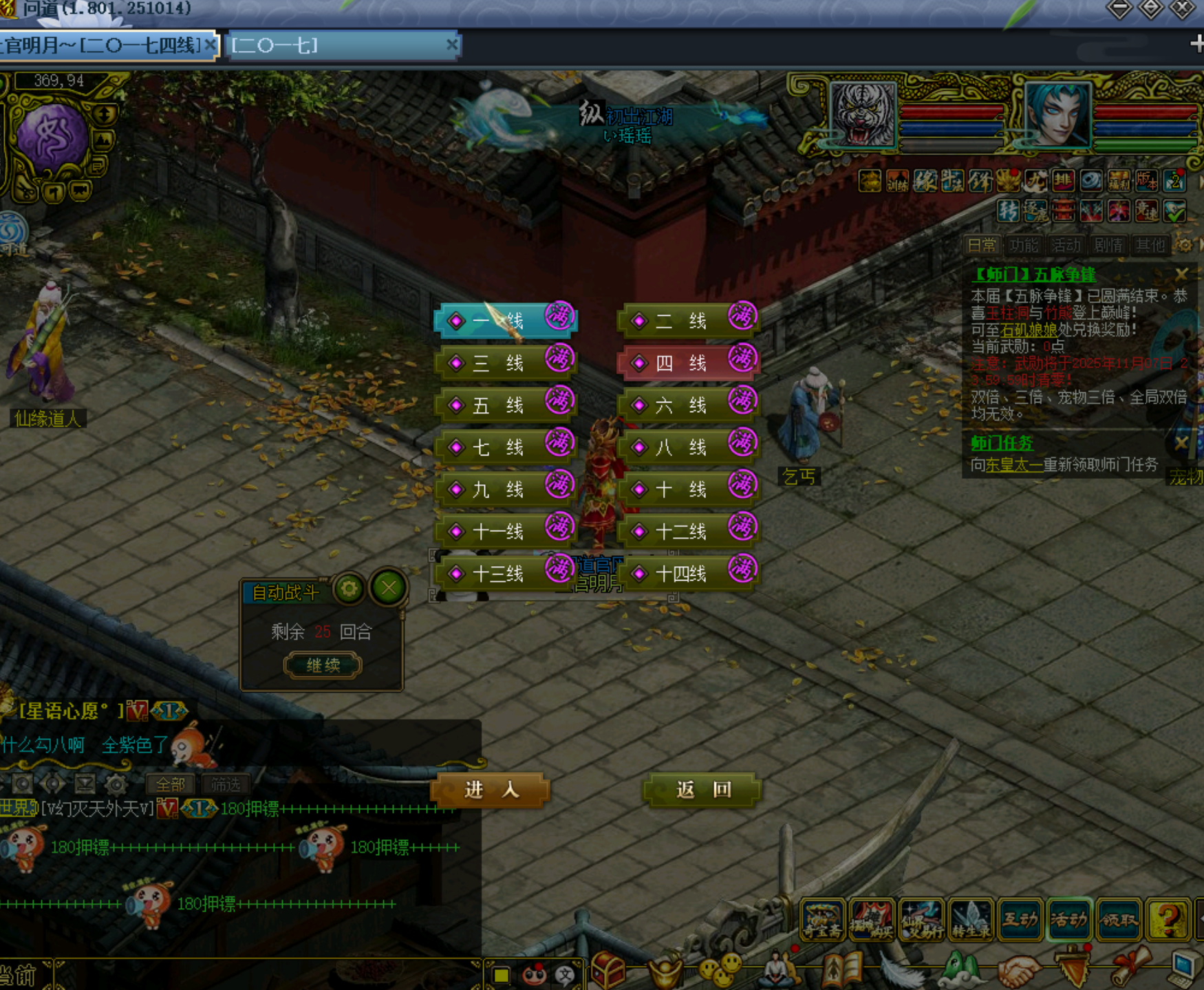Go back with the 返回 button
This screenshot has width=1204, height=990.
(702, 790)
